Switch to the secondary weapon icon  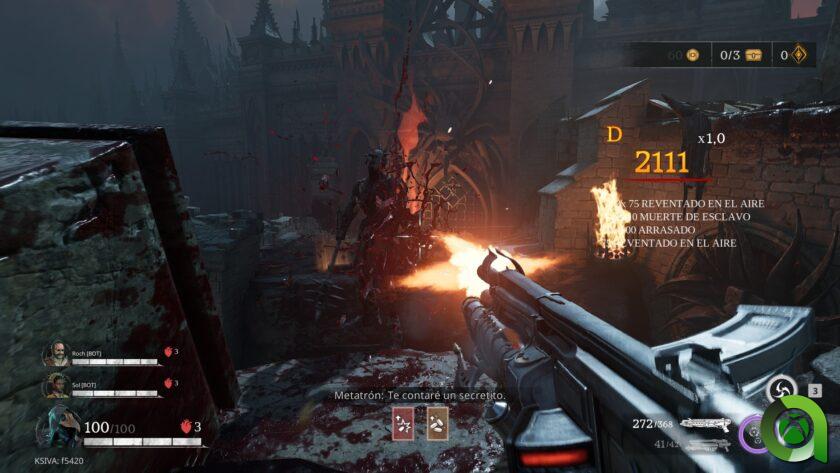(x=704, y=442)
